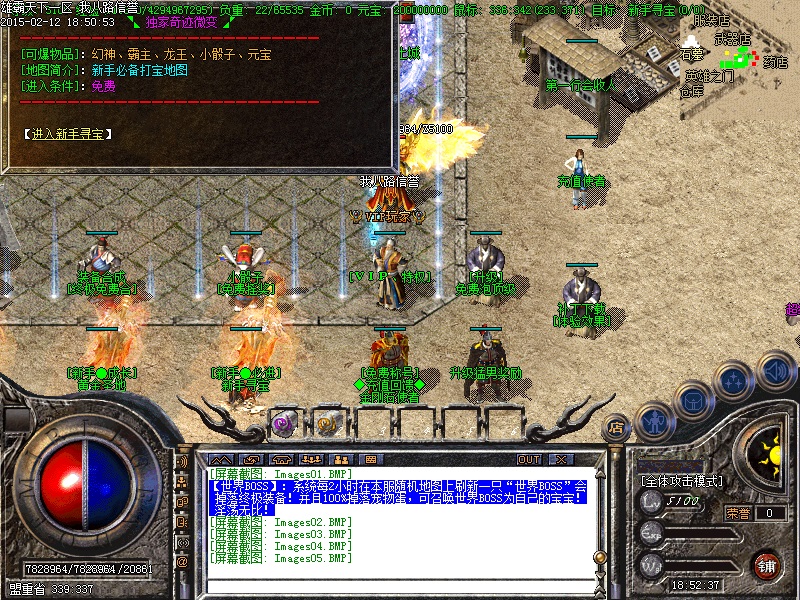
Task: Use the purple scroll in the belt slot
Action: click(x=283, y=422)
